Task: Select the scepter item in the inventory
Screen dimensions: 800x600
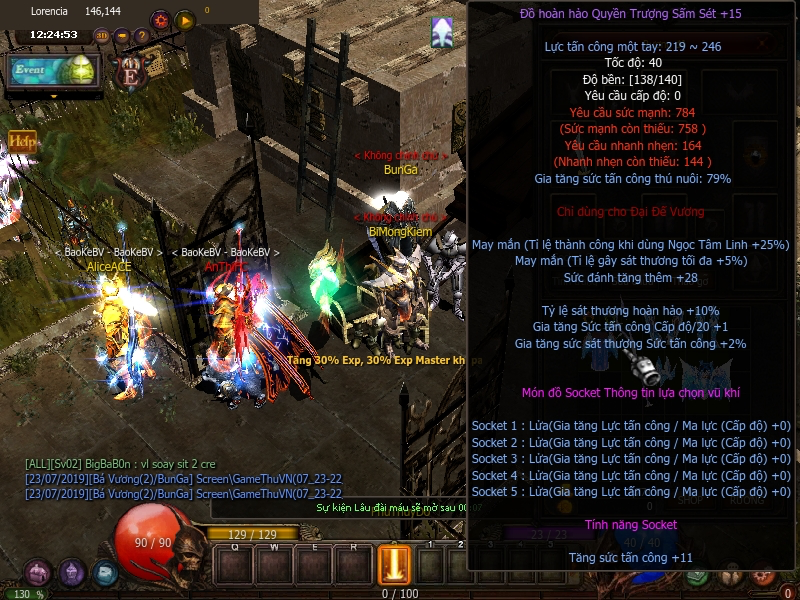Action: (648, 371)
